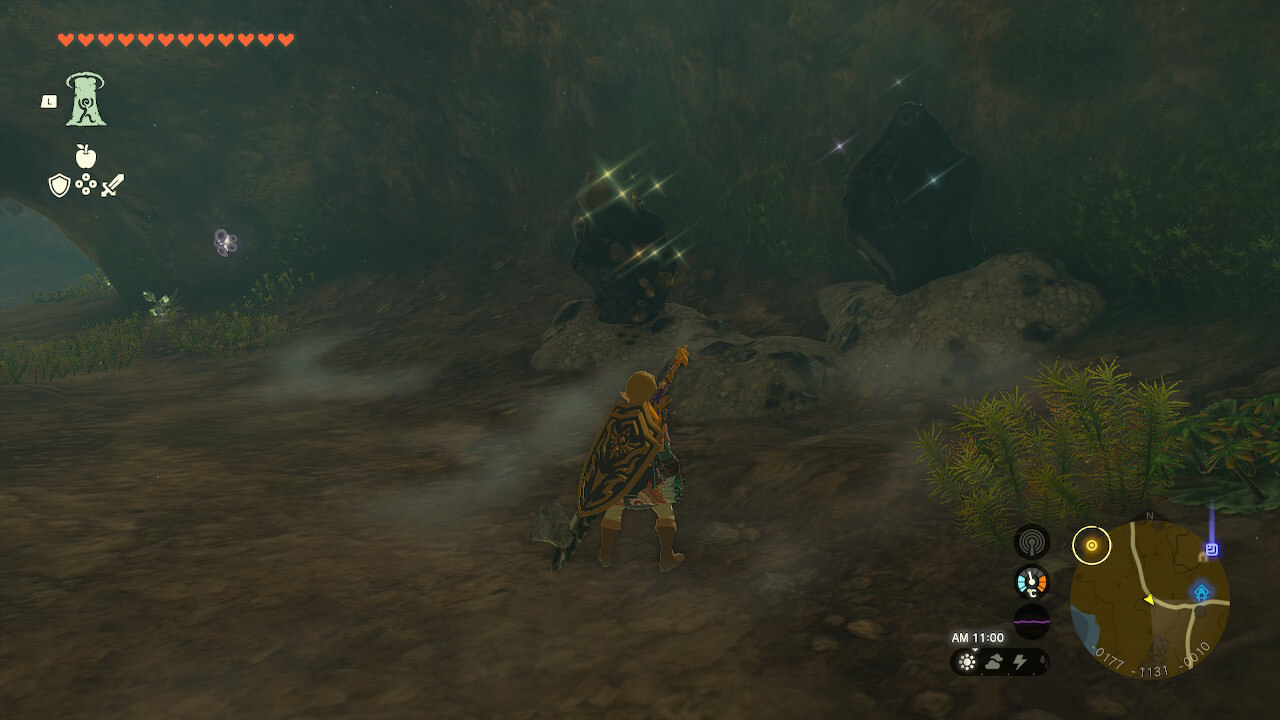Click the lightning weather forecast icon

1020,661
